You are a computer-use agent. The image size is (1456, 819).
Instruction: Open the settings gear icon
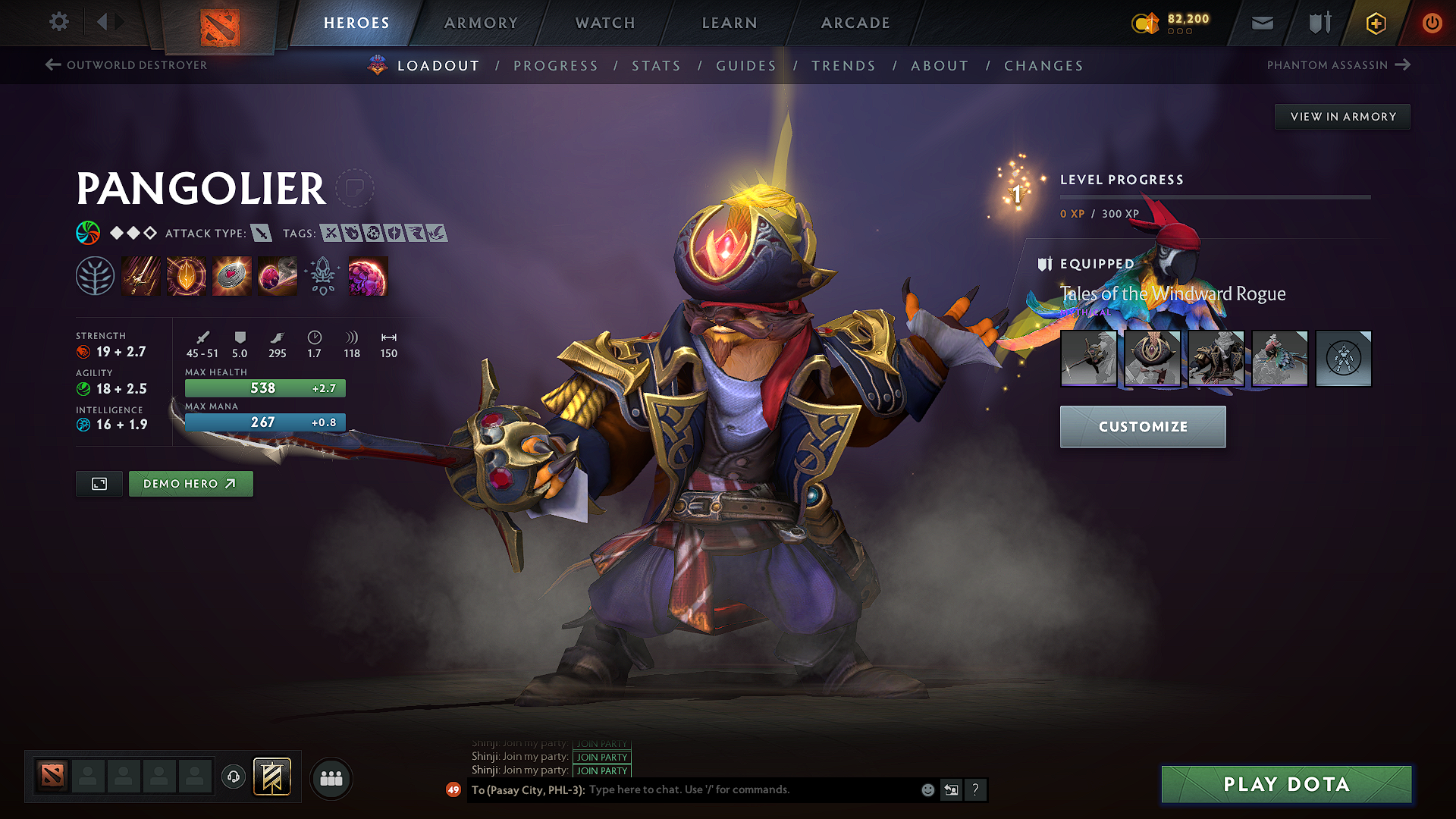pos(58,22)
